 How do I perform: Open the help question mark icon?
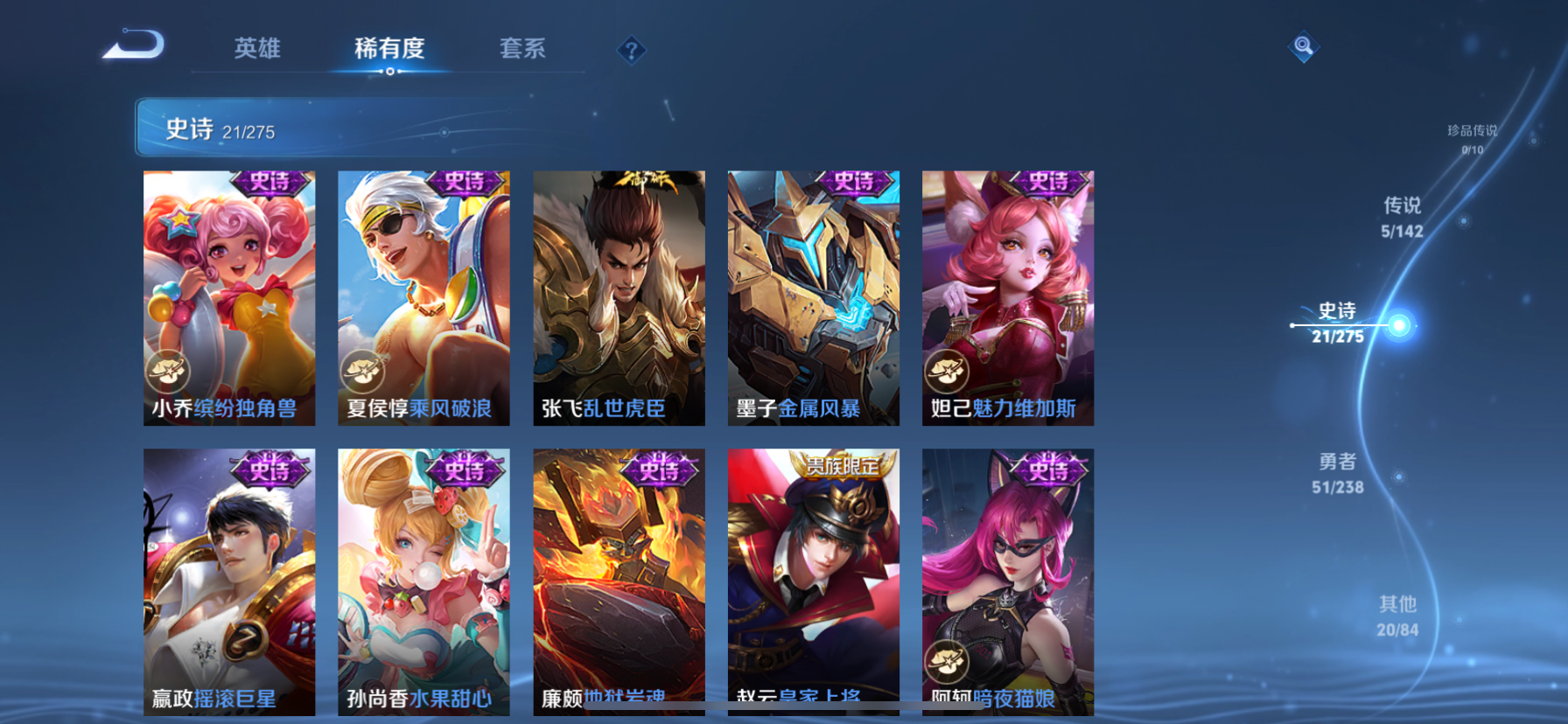point(632,50)
